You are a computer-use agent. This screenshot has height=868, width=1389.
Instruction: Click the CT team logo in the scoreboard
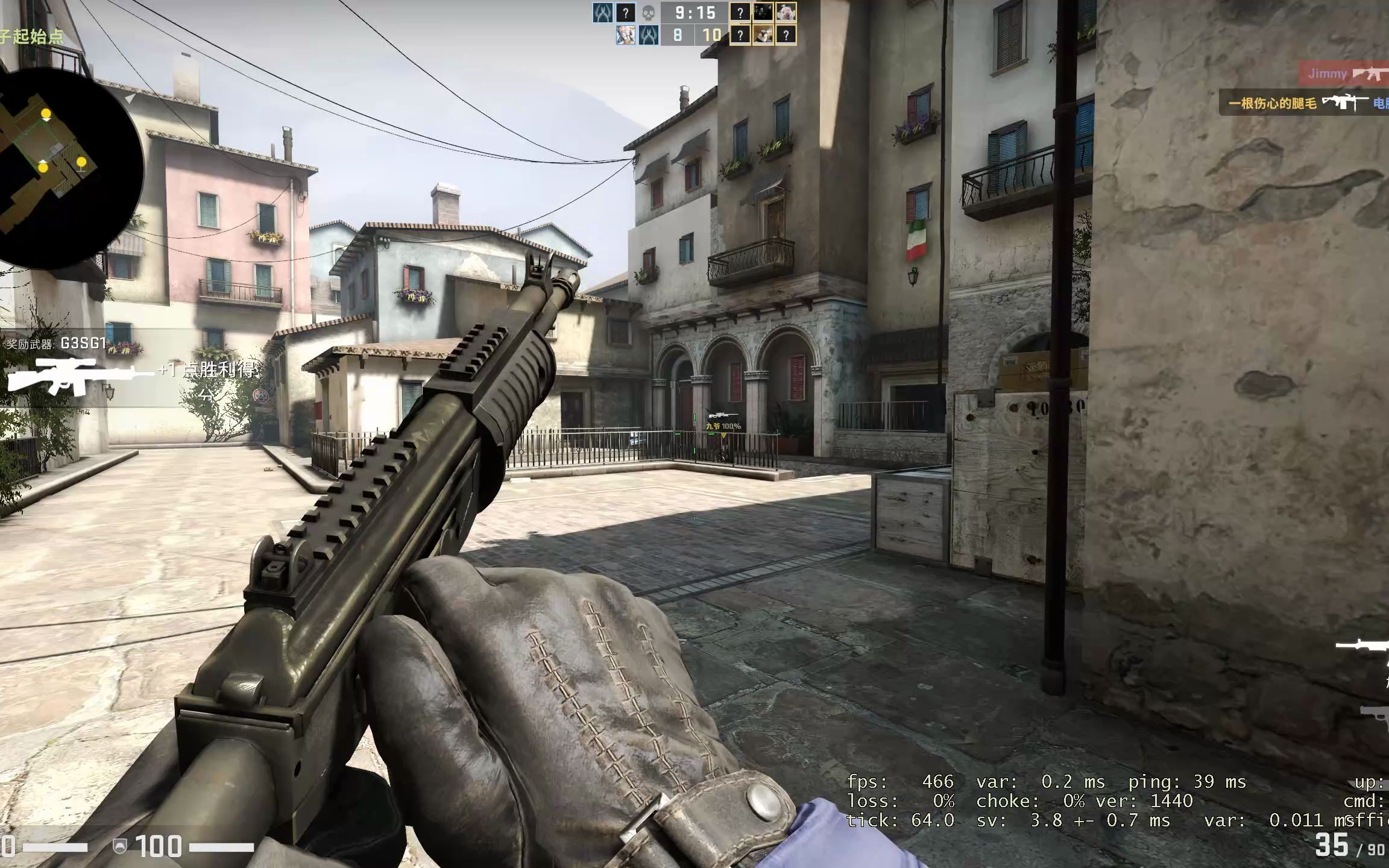click(x=603, y=13)
